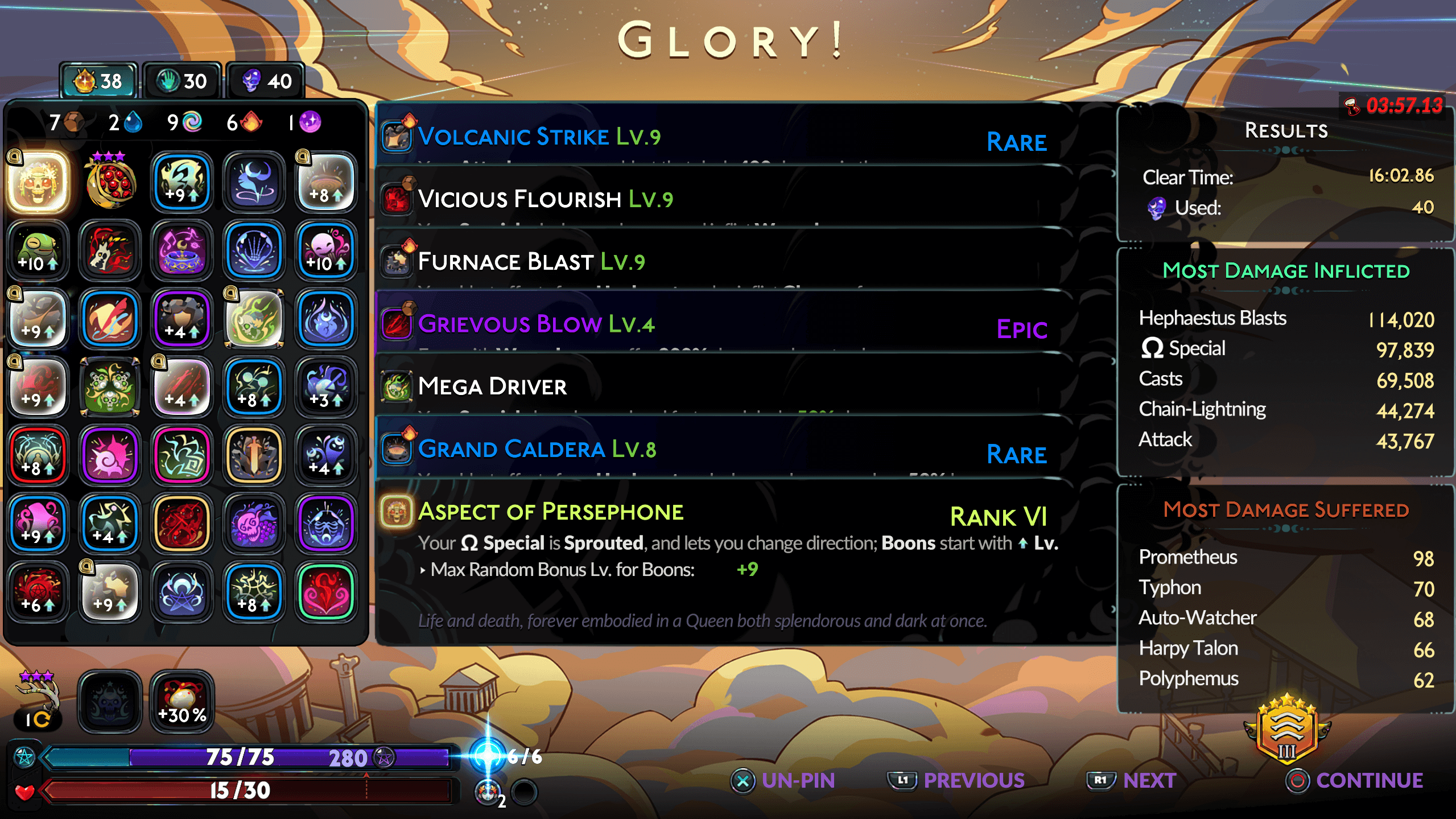The height and width of the screenshot is (819, 1456).
Task: Toggle the highlighted golden skull boon in the grid
Action: coord(38,182)
